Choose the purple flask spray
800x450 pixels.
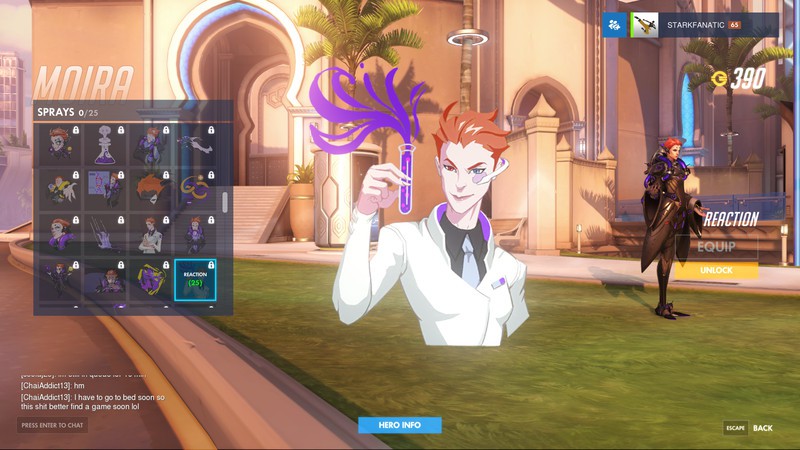tap(104, 144)
